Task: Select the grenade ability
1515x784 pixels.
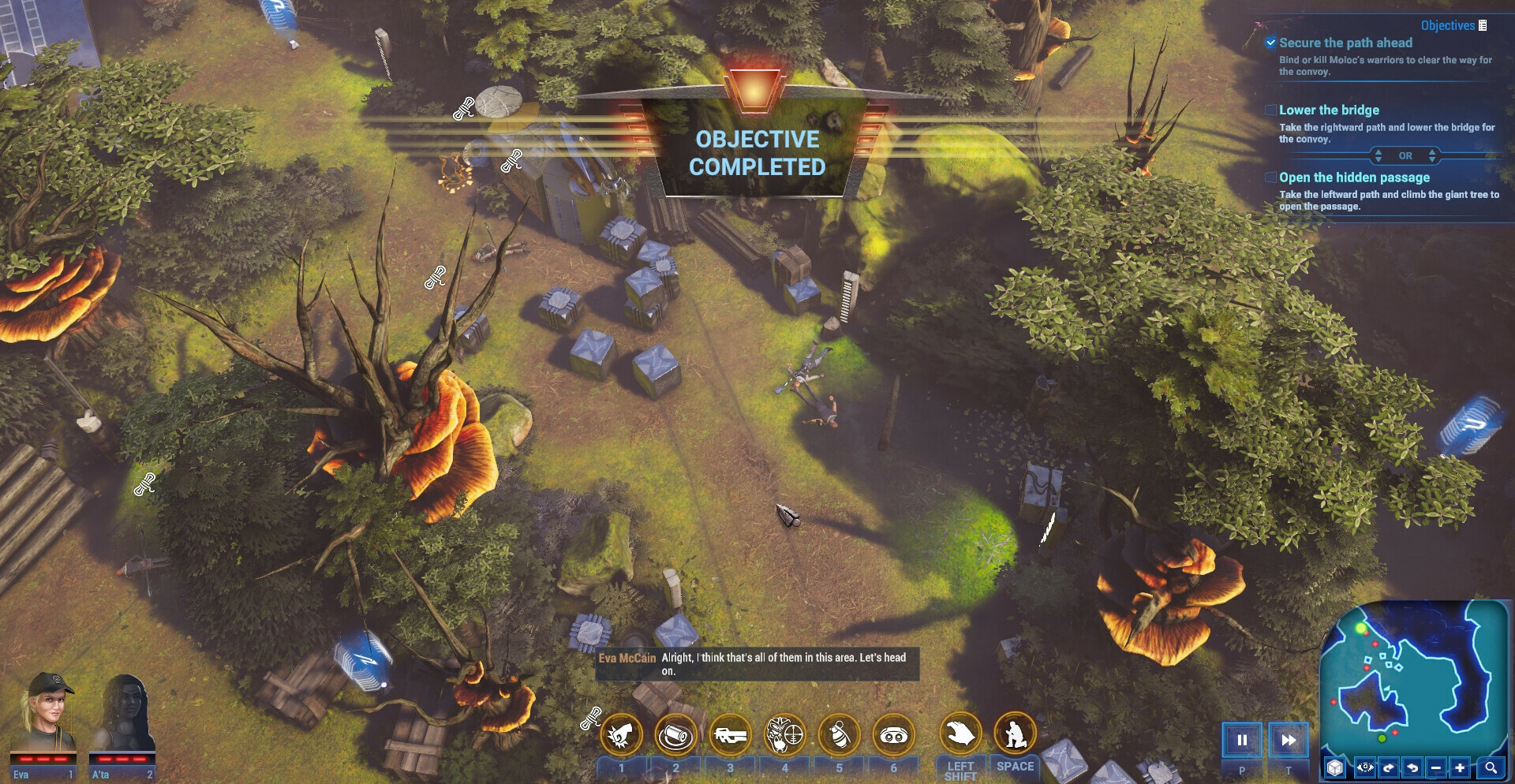Action: [x=839, y=735]
